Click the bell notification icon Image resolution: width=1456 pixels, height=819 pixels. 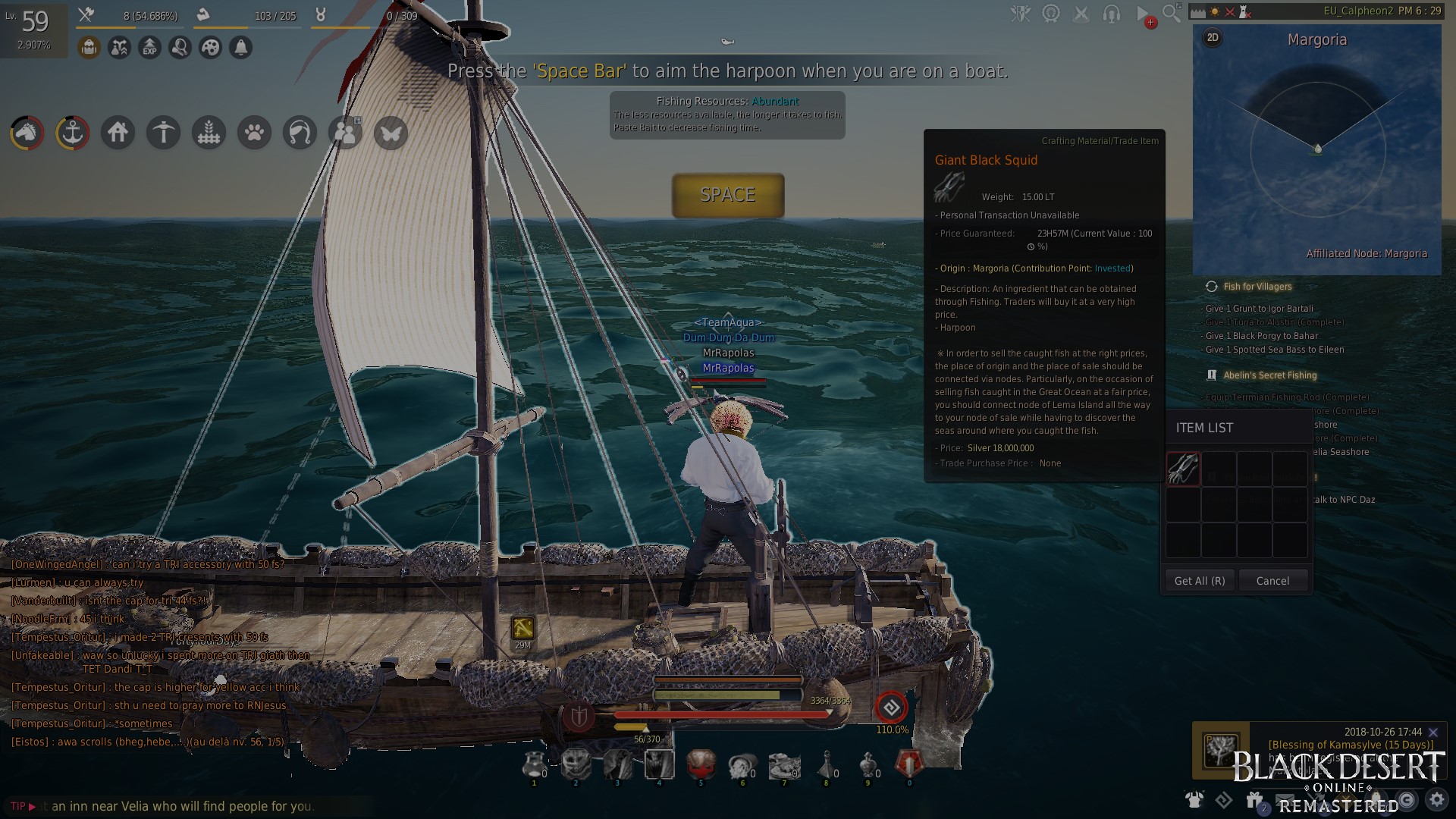[240, 48]
